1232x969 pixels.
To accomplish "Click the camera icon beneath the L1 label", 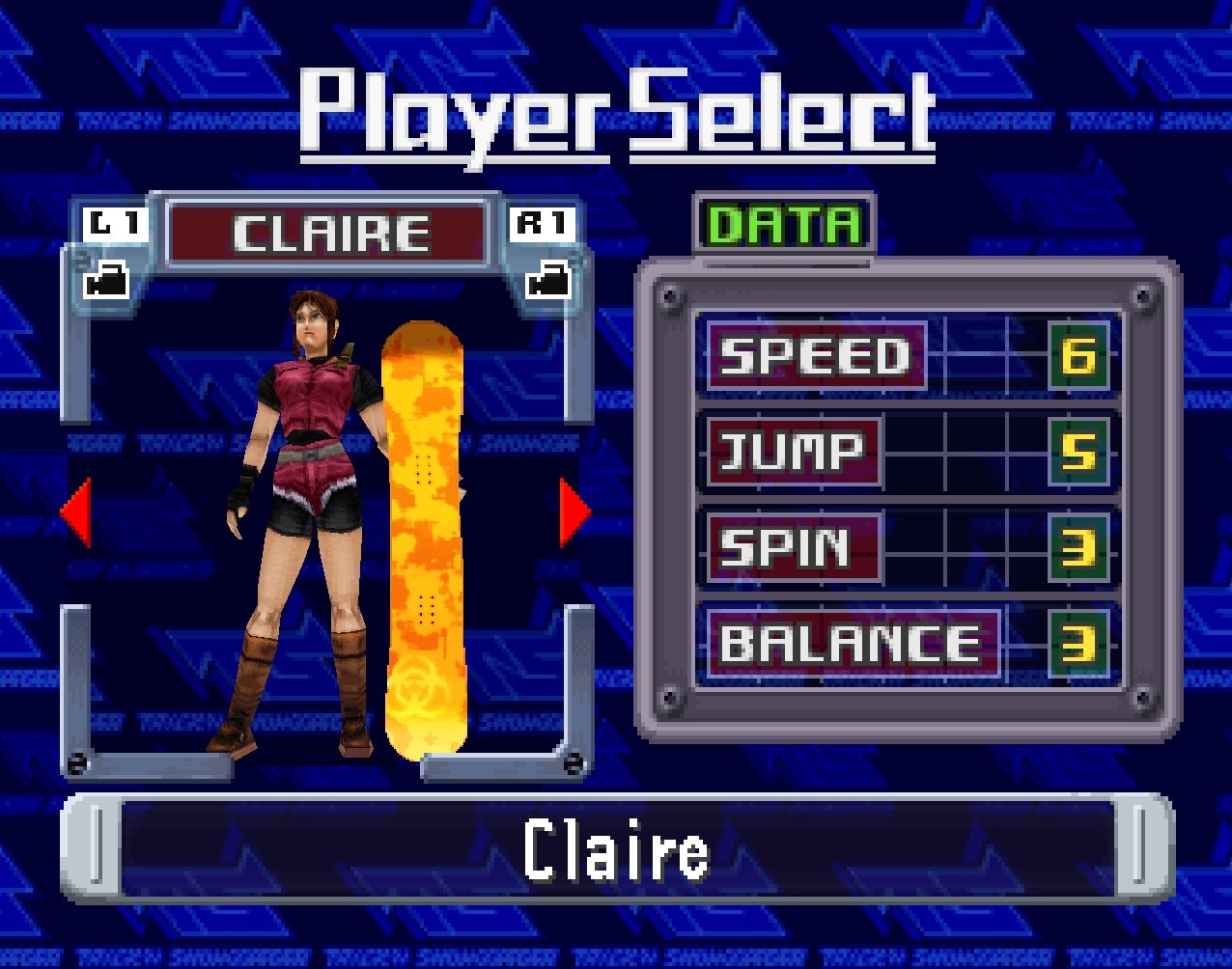I will 108,281.
